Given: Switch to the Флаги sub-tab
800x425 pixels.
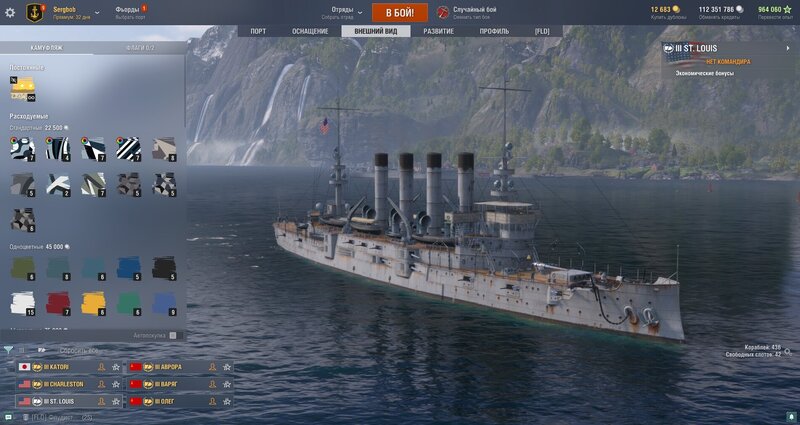Looking at the screenshot, I should (140, 47).
